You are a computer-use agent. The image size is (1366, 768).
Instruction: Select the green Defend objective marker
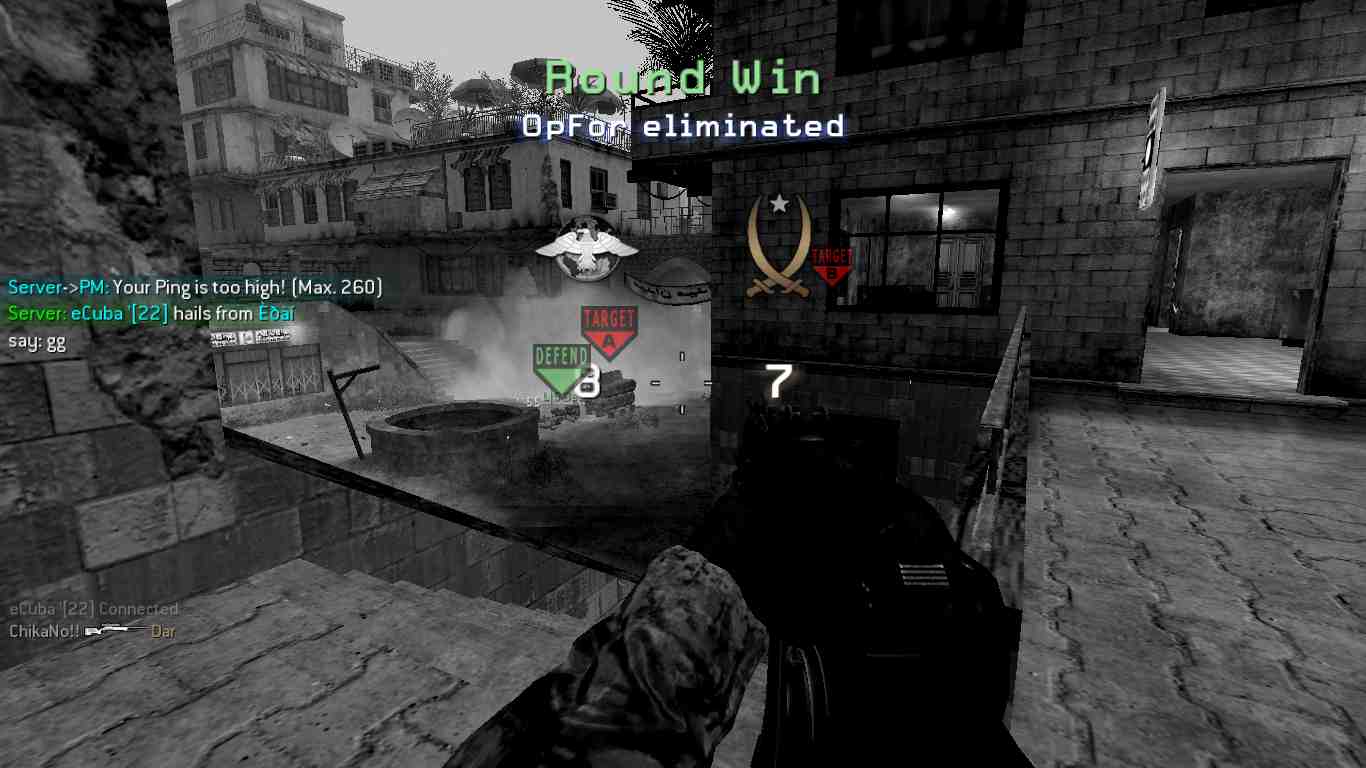pyautogui.click(x=560, y=366)
